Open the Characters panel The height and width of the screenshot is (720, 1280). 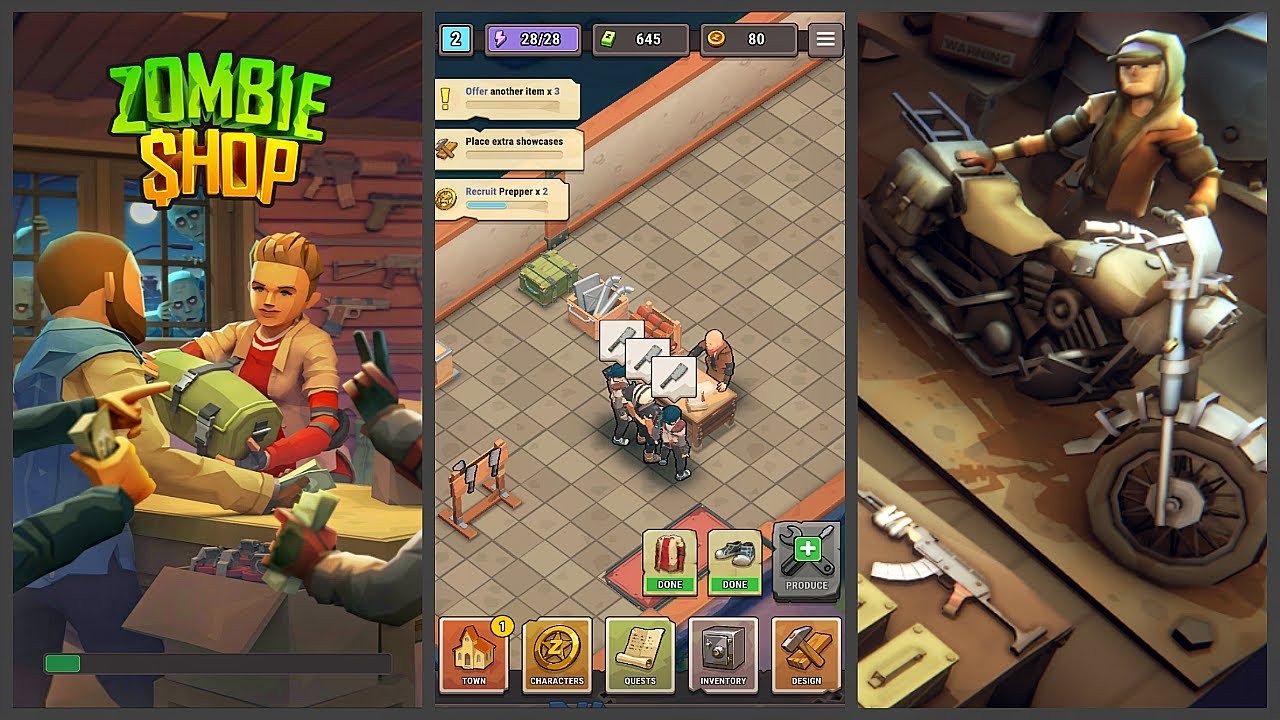pyautogui.click(x=557, y=655)
